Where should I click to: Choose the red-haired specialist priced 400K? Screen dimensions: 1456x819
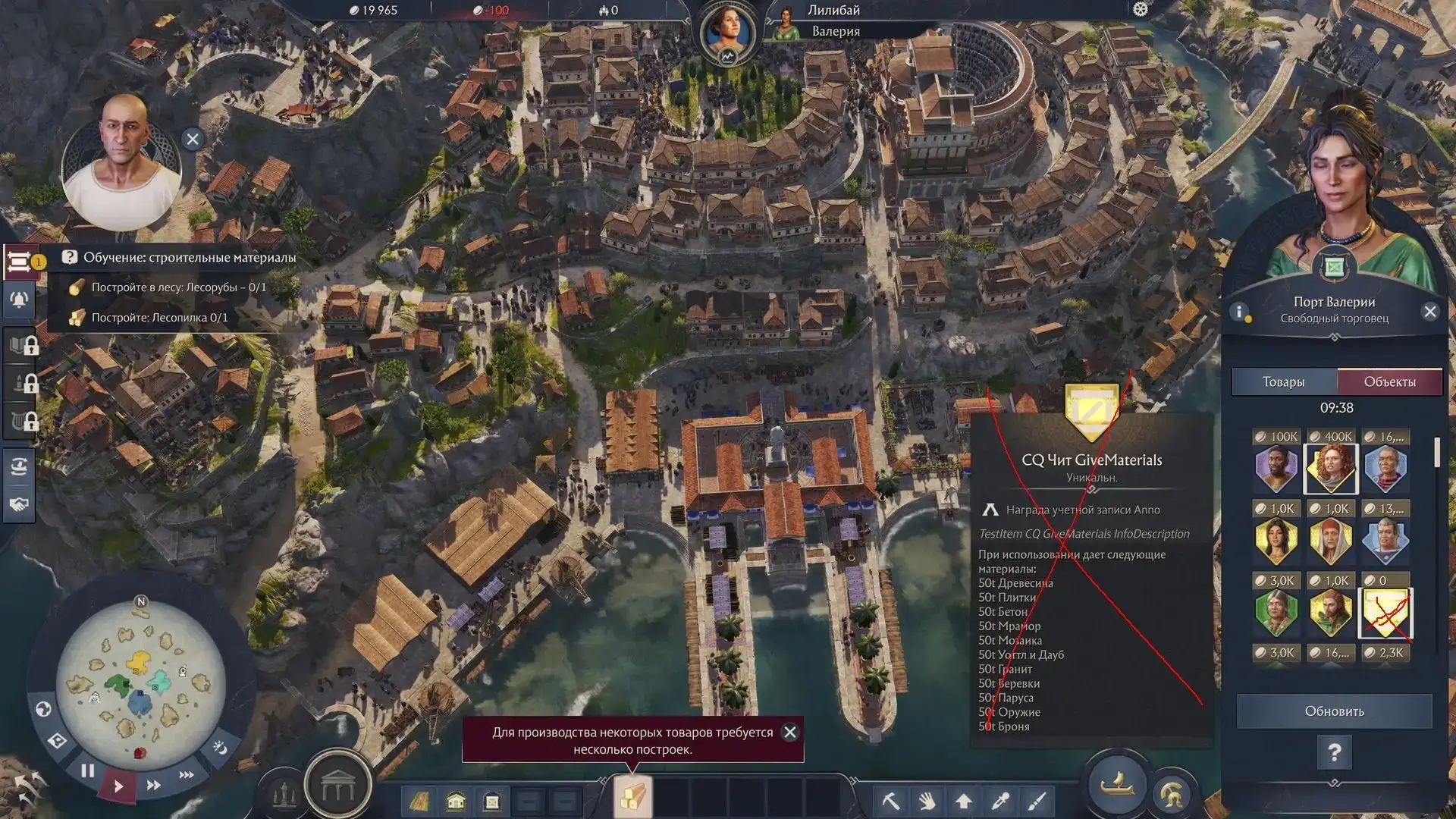pos(1331,469)
